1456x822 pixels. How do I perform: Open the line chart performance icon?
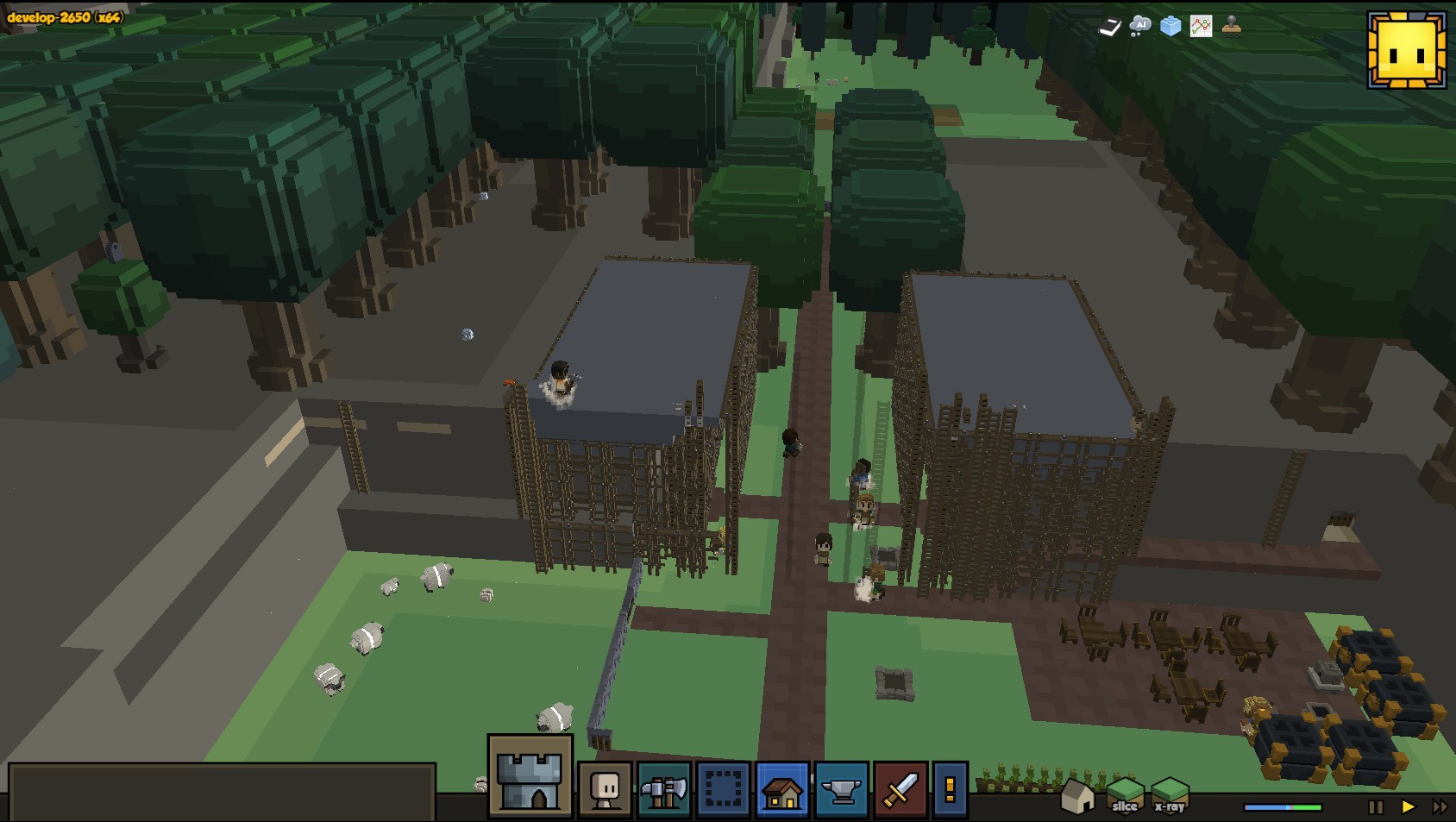point(1201,26)
